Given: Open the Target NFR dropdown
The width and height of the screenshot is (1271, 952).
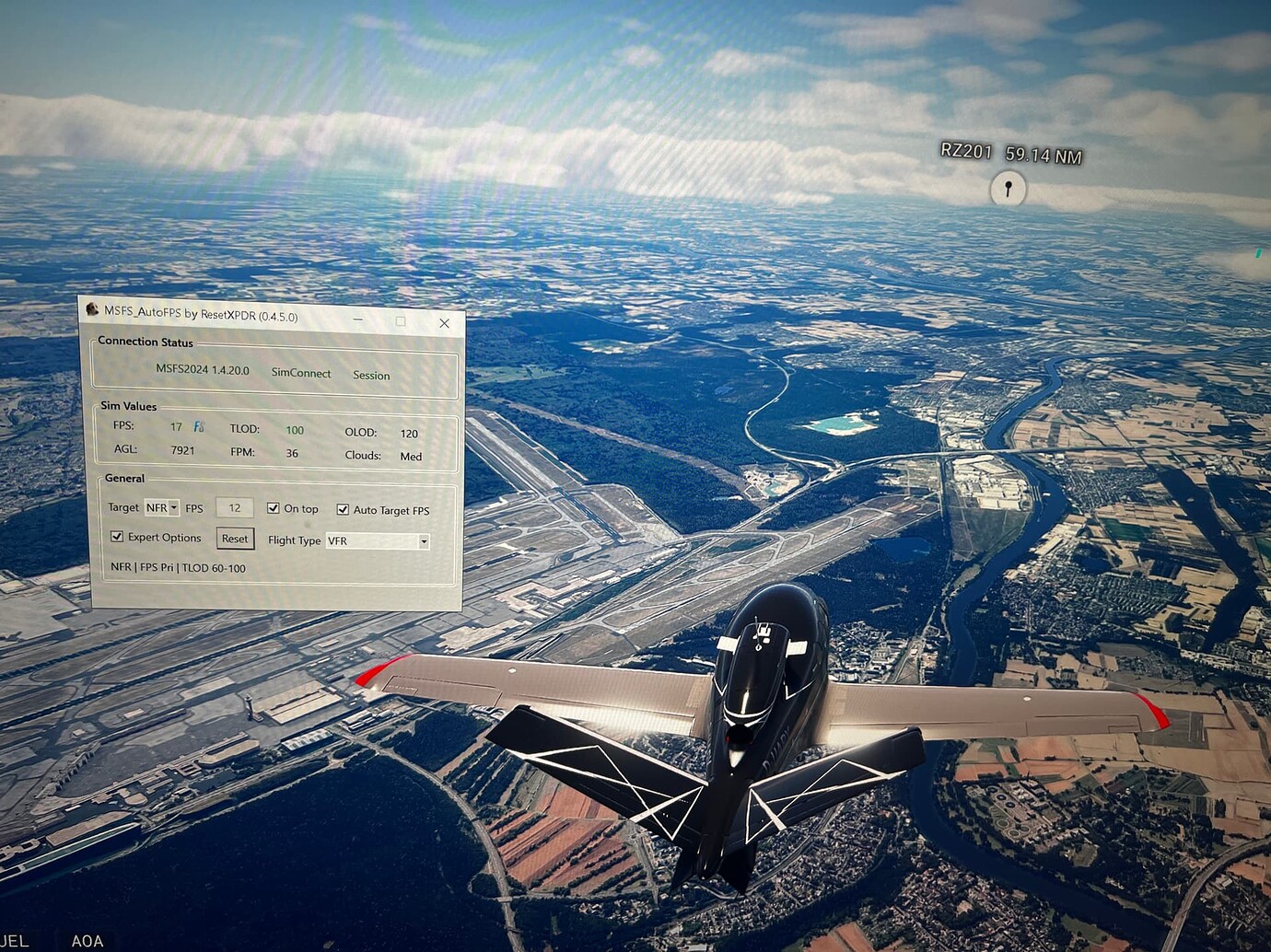Looking at the screenshot, I should point(161,506).
